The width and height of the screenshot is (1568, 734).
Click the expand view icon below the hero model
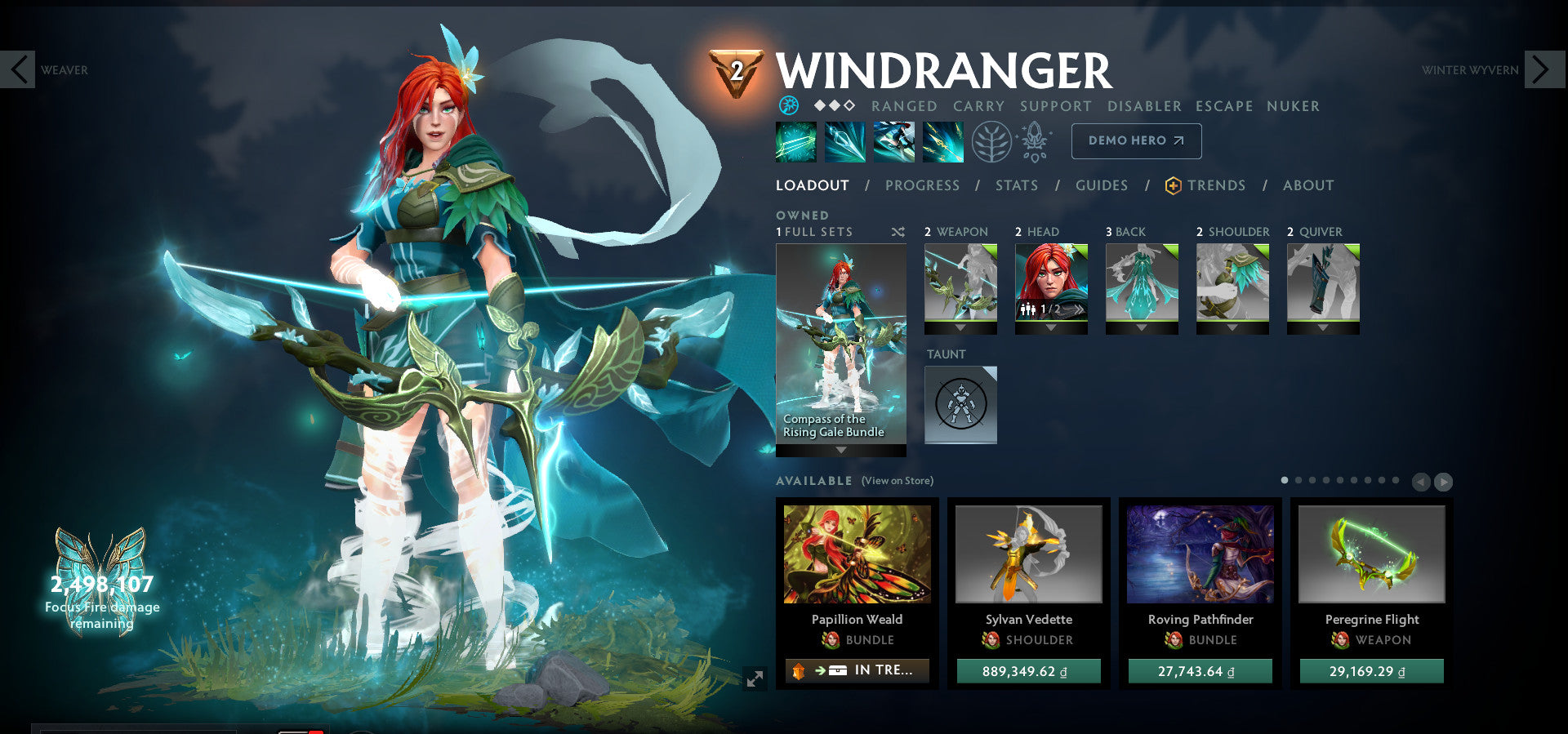click(755, 676)
